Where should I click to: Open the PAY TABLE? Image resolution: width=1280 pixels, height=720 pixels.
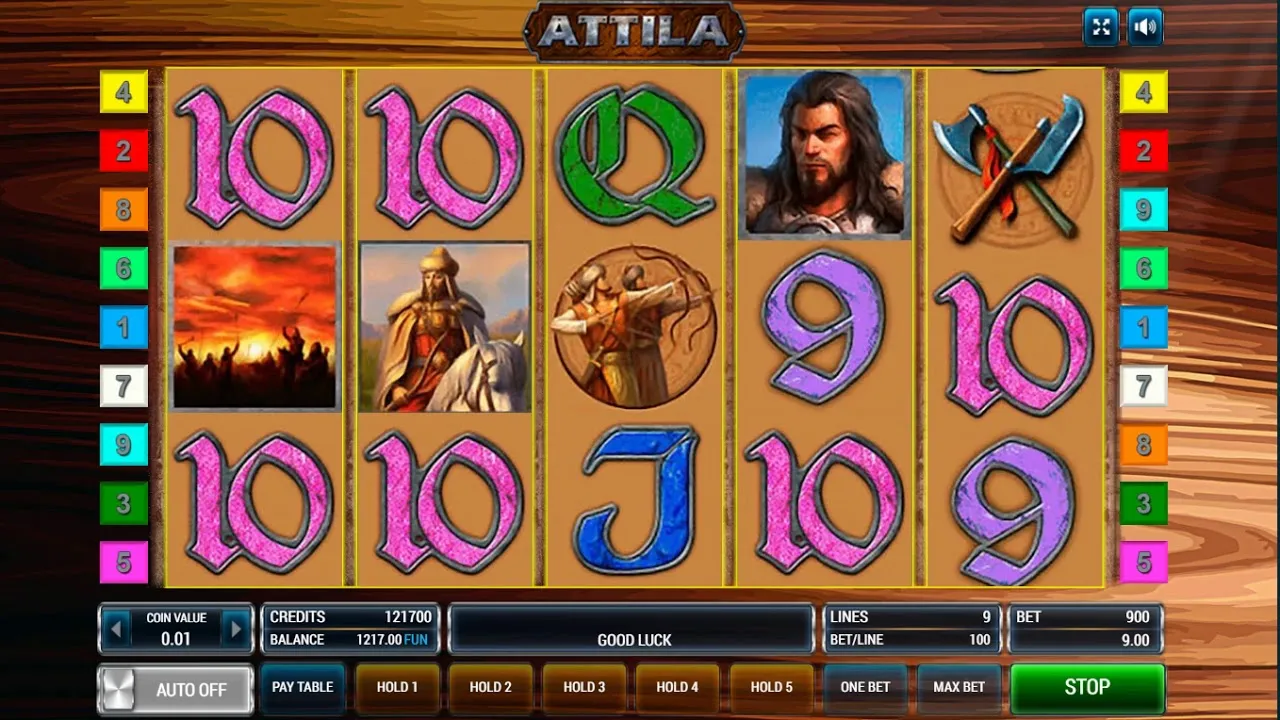click(302, 688)
